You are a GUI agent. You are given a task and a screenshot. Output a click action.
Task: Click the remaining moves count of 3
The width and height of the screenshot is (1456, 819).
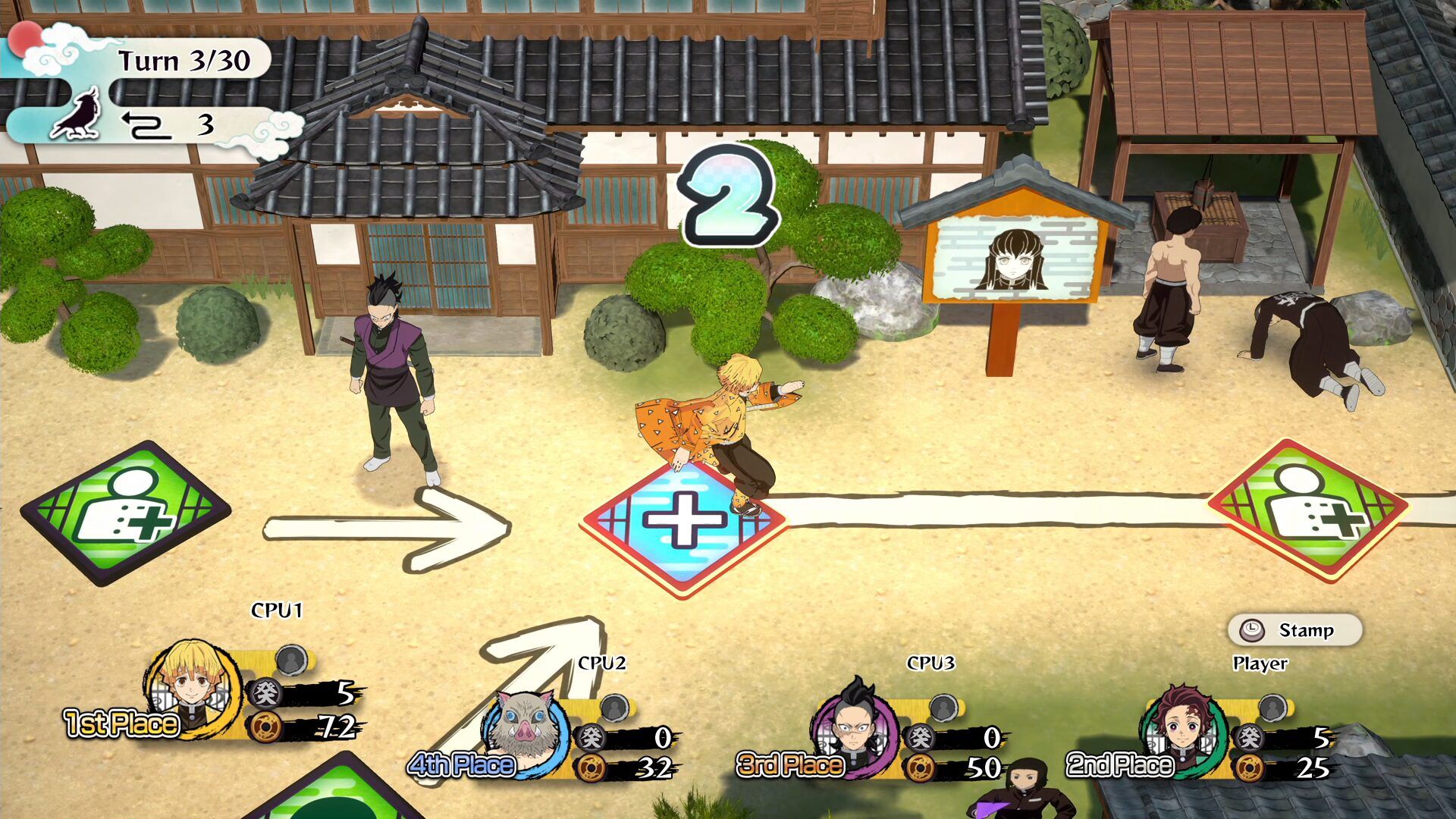coord(206,126)
